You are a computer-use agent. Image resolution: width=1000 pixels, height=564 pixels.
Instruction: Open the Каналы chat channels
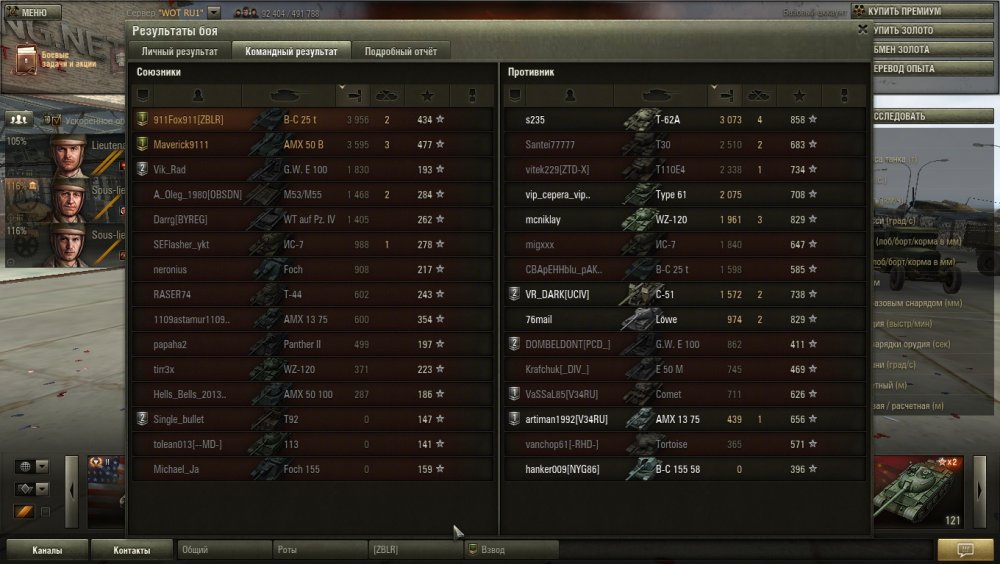point(46,550)
